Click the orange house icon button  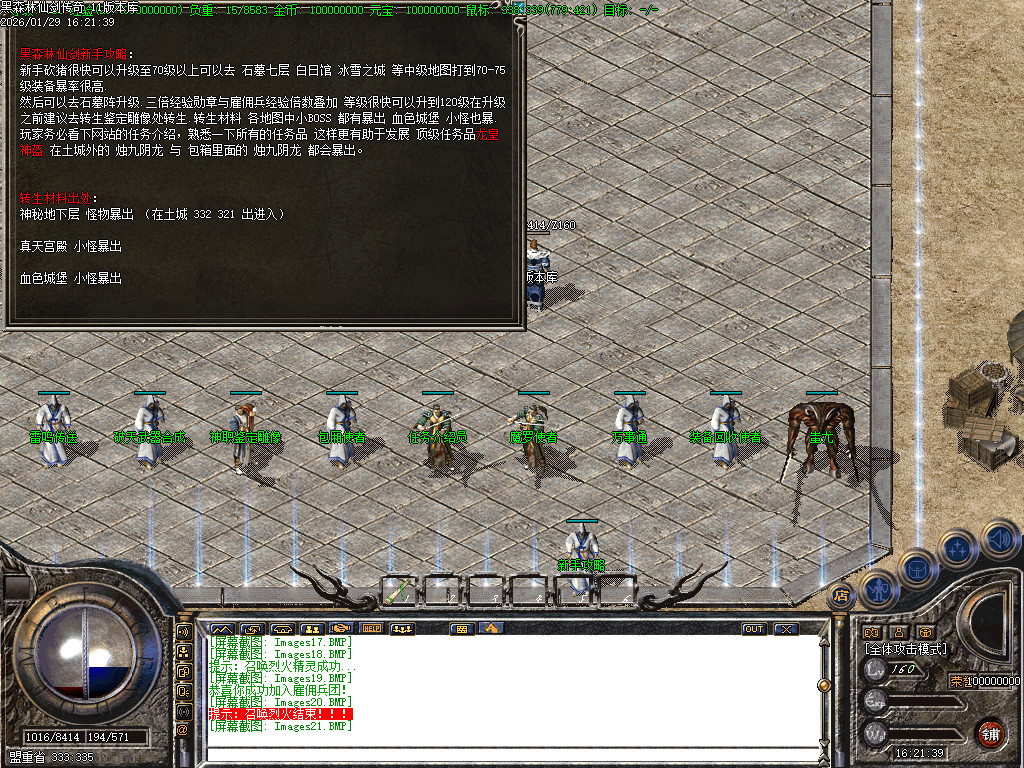[x=490, y=629]
